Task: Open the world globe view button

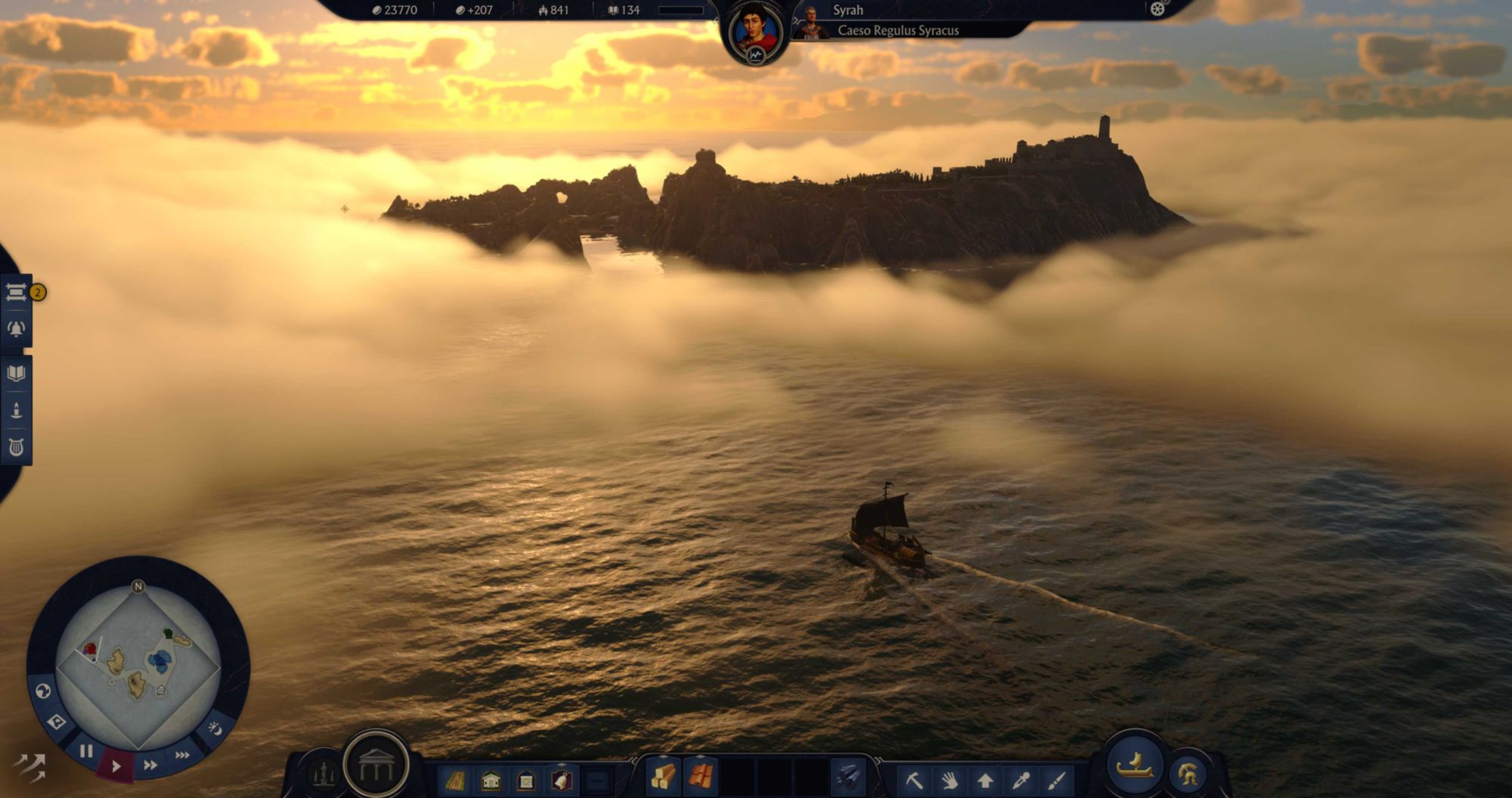Action: click(43, 691)
